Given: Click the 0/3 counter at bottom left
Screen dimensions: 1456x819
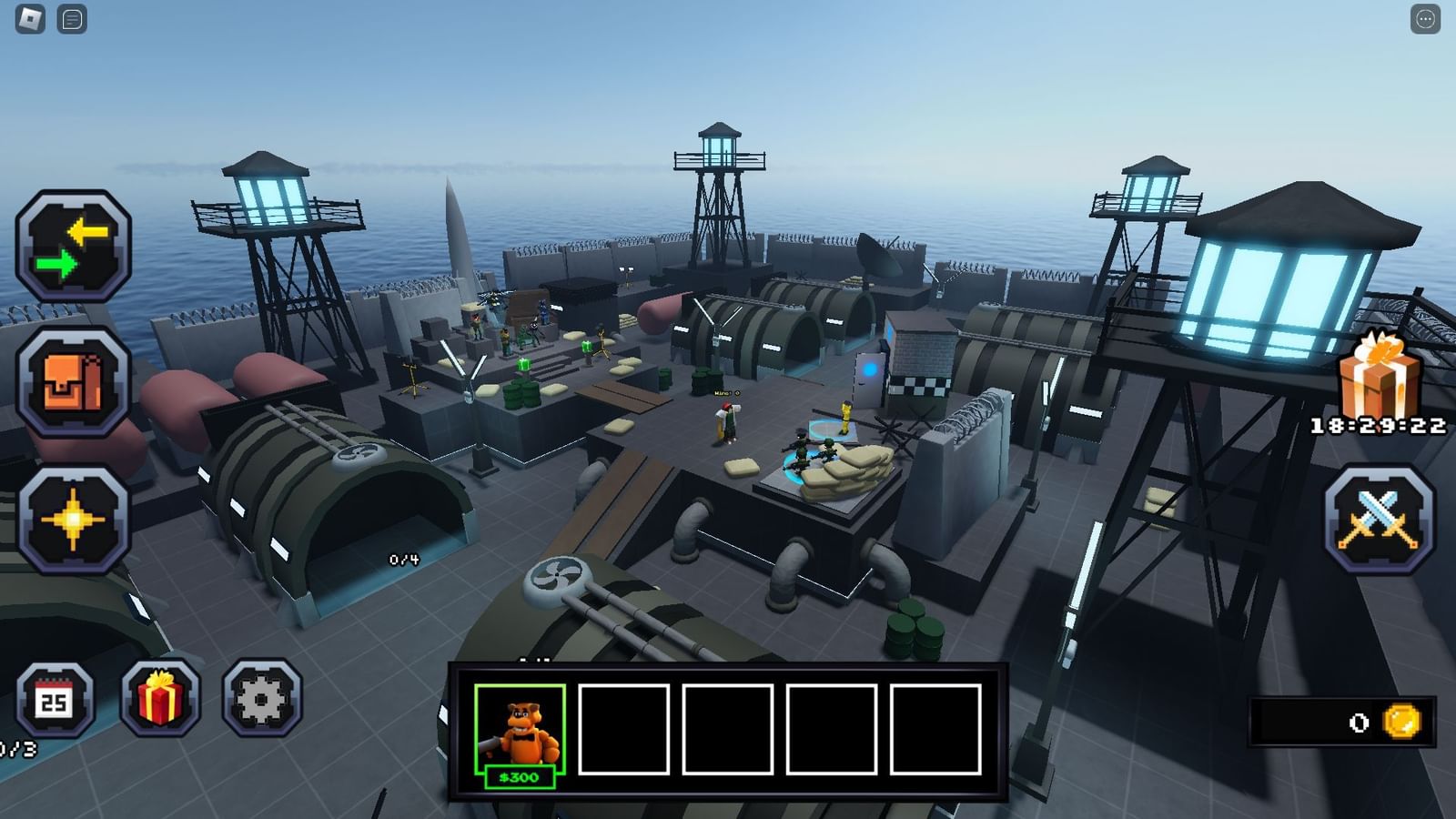Looking at the screenshot, I should click(x=18, y=748).
